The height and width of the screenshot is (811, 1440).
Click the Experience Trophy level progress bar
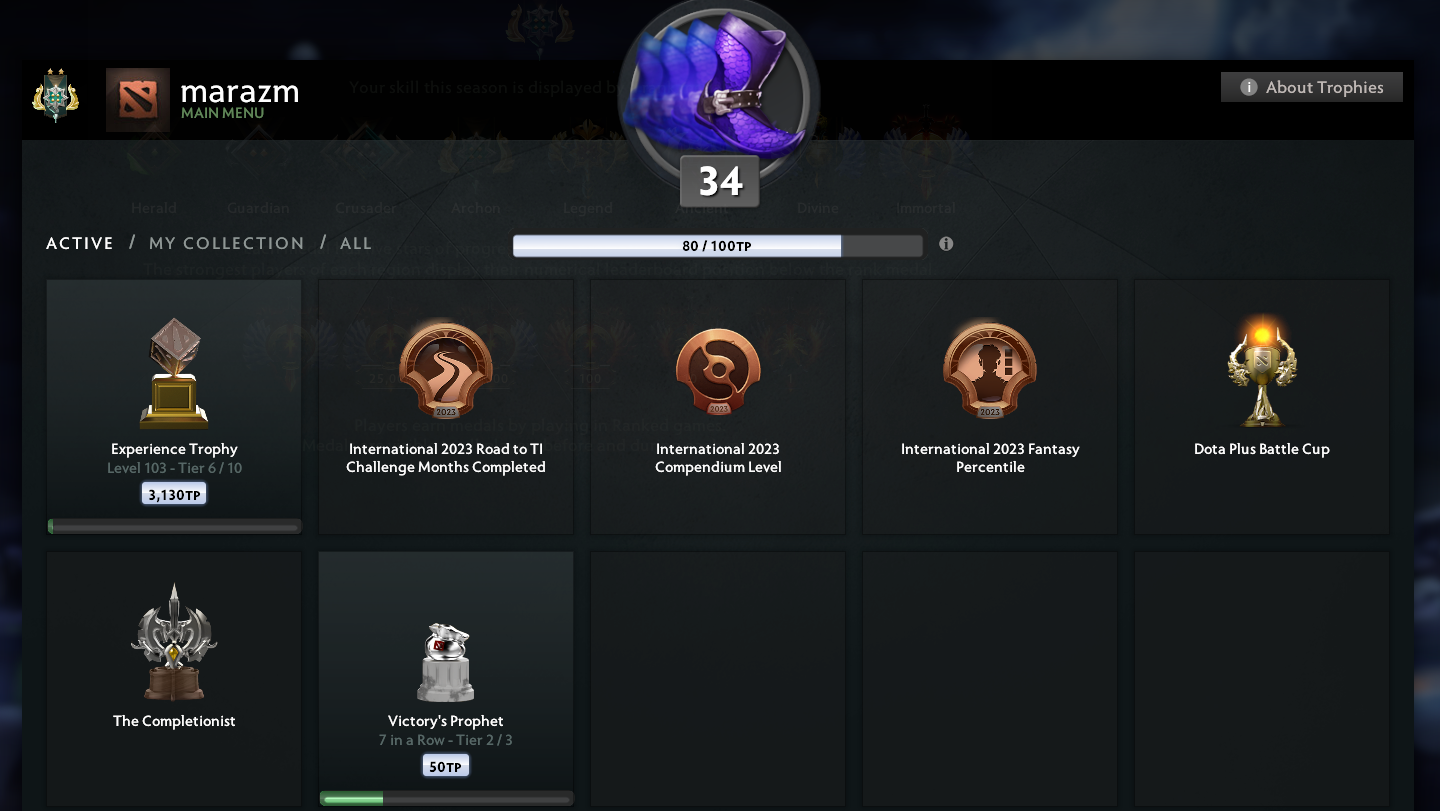point(173,526)
